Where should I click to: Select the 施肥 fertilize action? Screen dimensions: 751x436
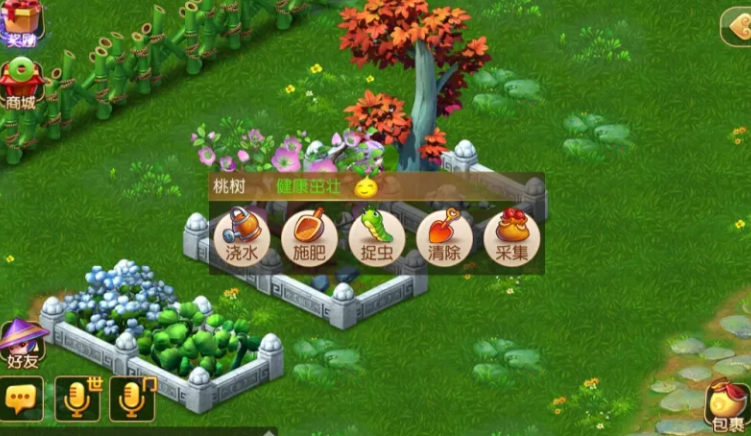tap(309, 238)
